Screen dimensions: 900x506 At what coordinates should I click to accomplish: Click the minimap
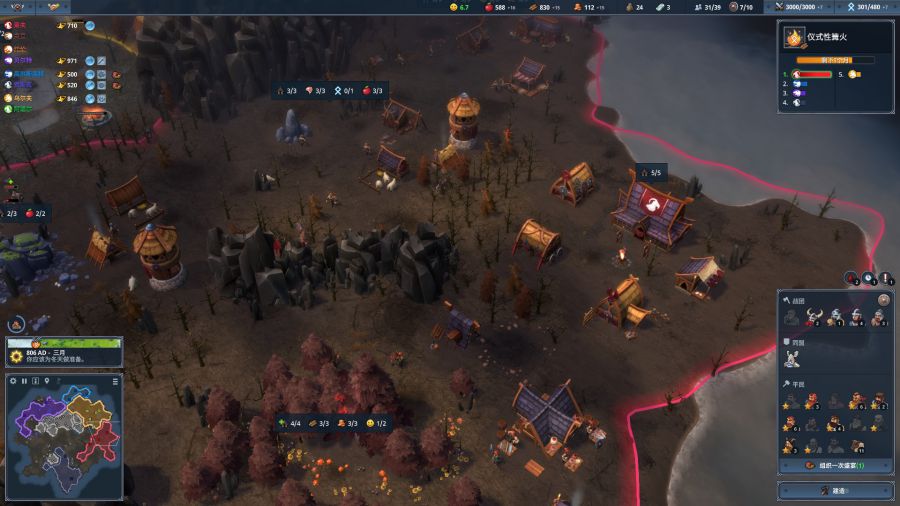point(64,442)
